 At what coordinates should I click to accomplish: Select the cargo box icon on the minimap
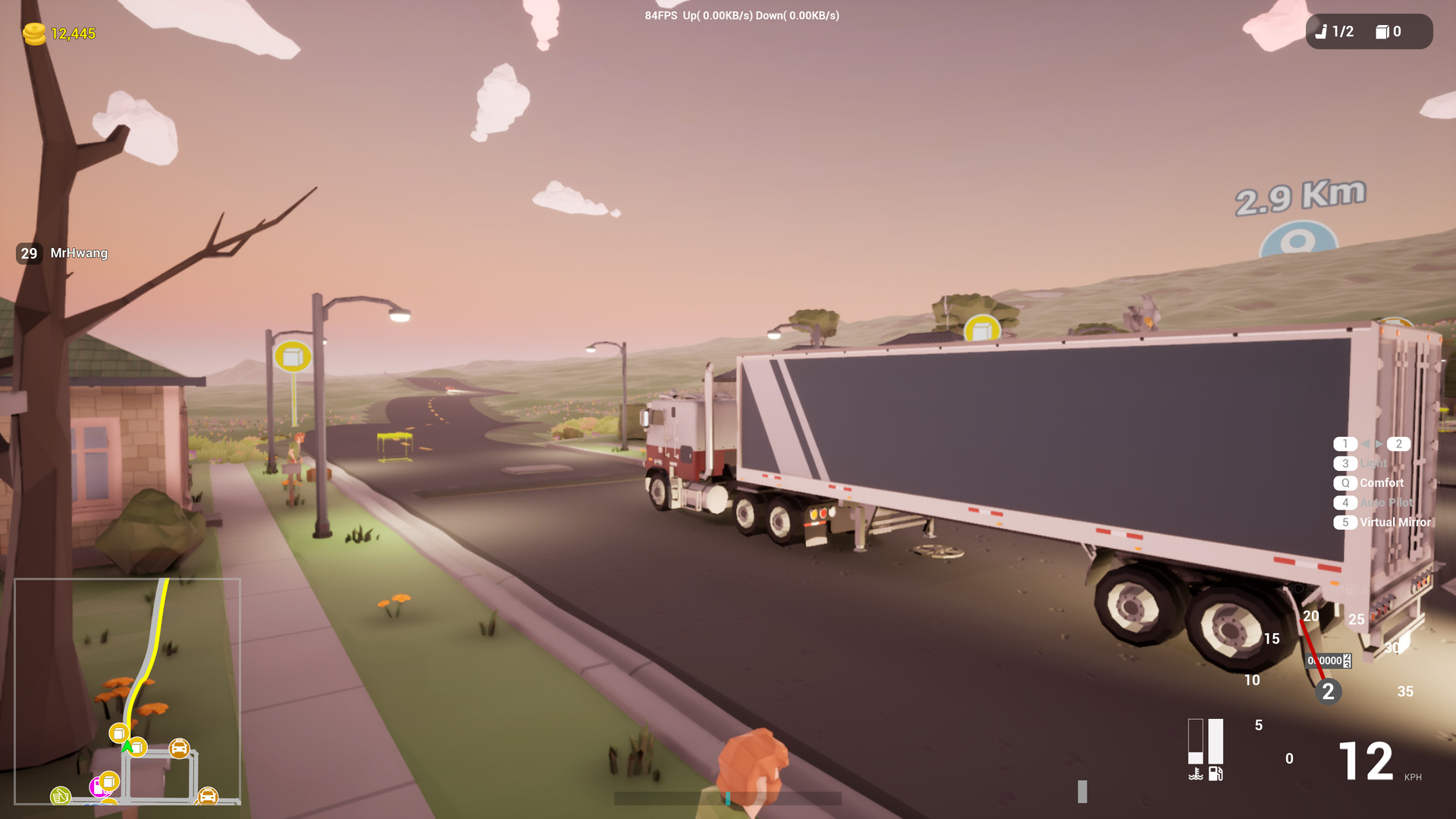(119, 733)
